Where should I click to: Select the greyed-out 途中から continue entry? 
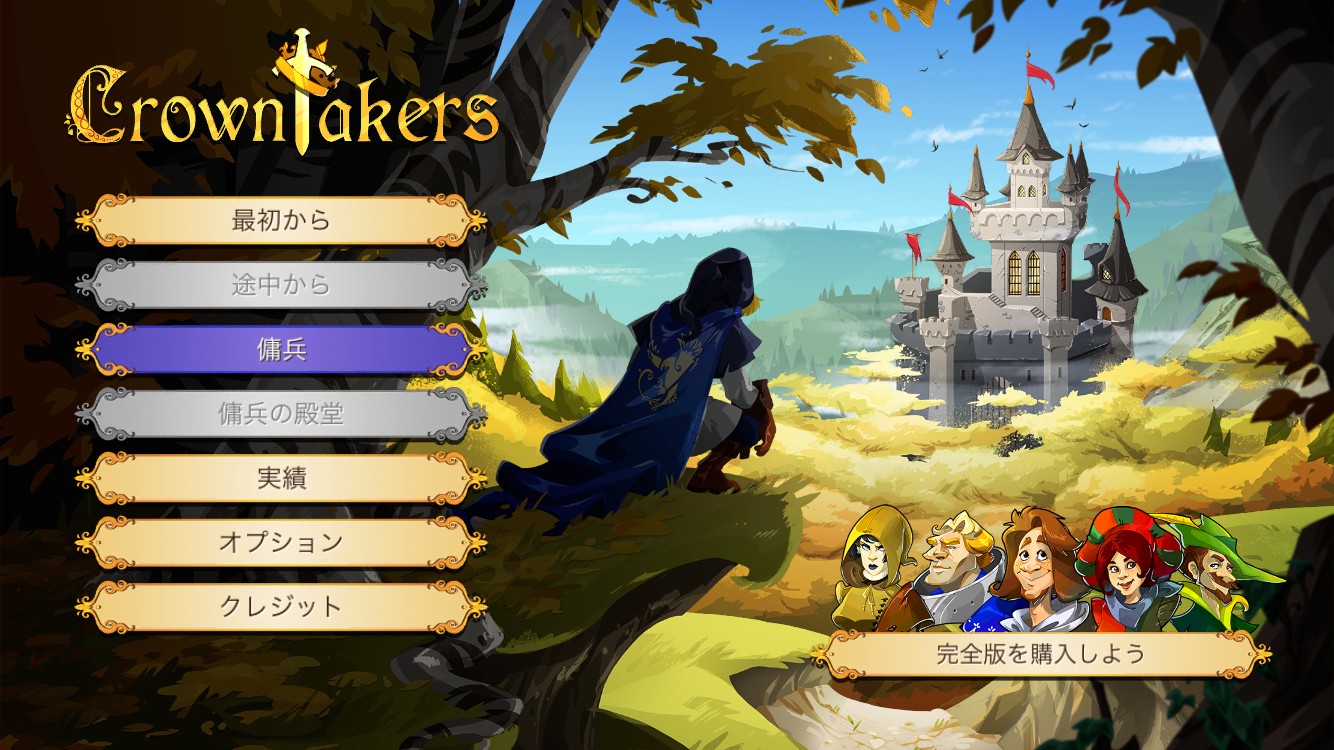coord(281,285)
